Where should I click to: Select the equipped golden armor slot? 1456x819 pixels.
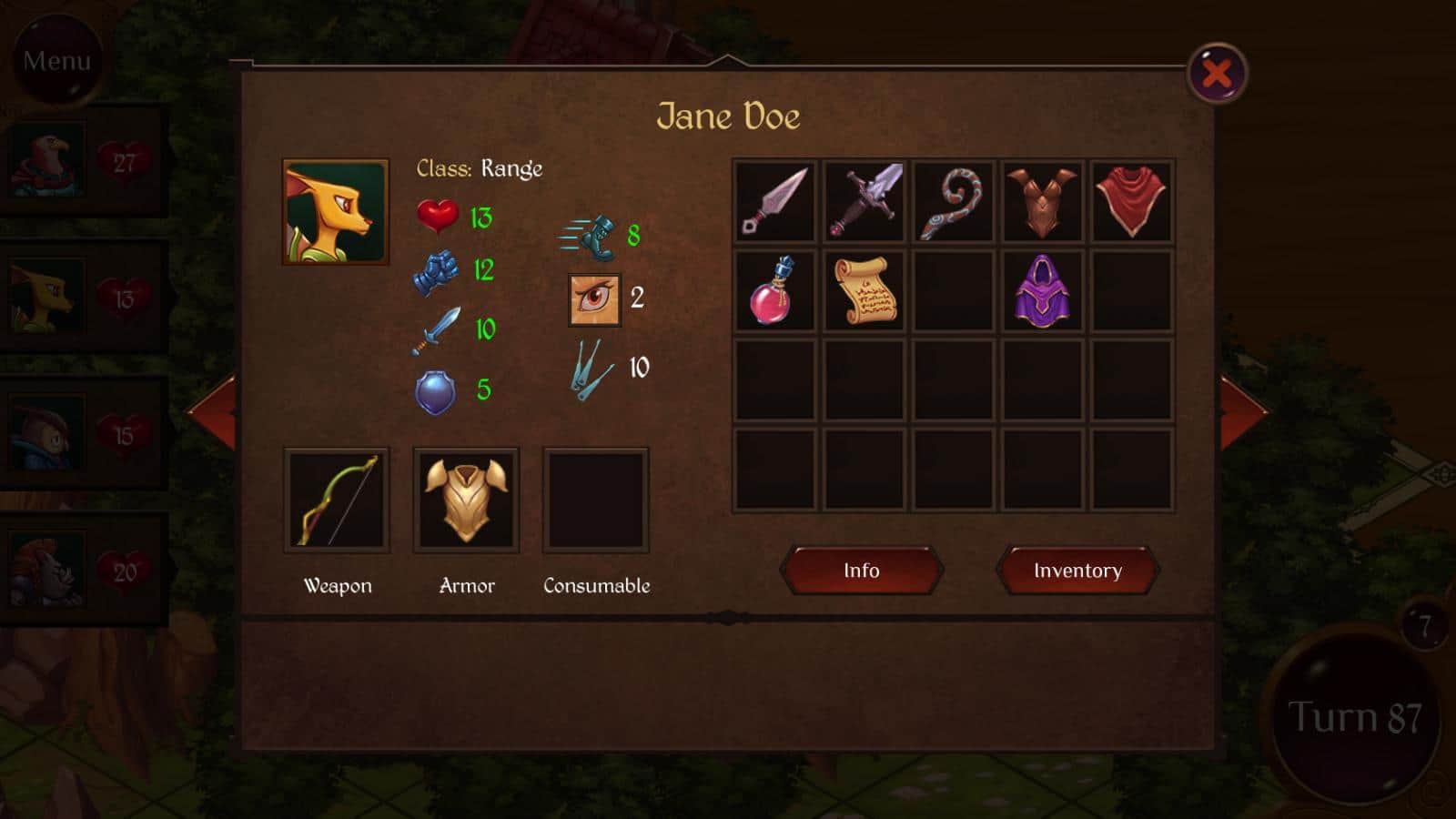pos(466,500)
